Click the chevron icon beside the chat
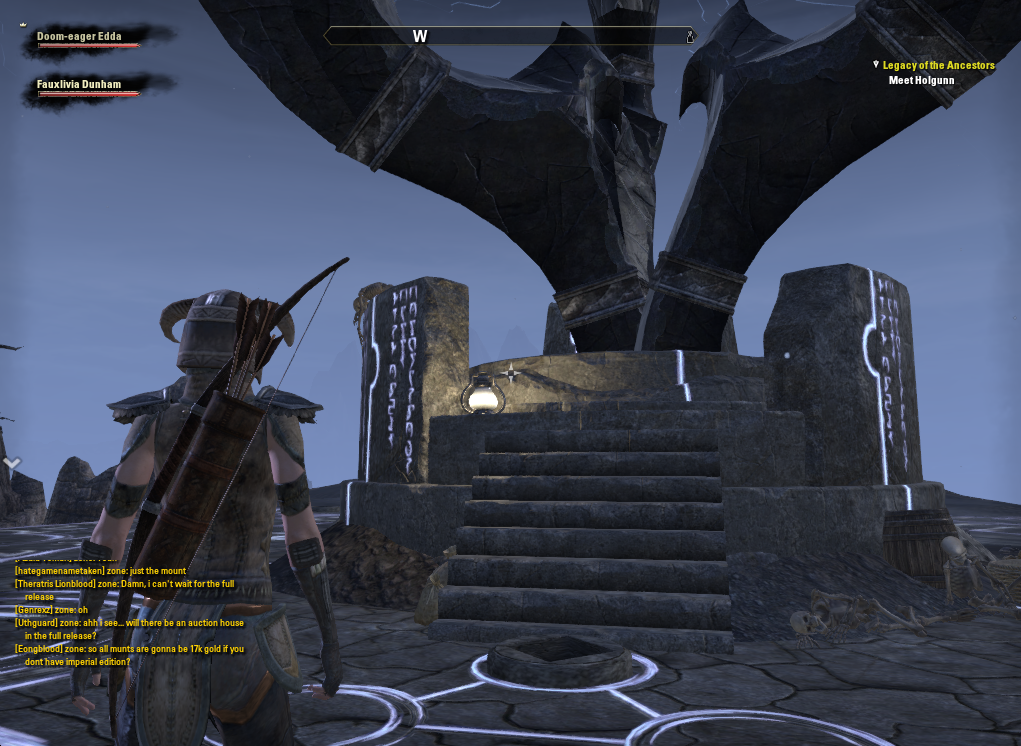The width and height of the screenshot is (1021, 746). coord(12,463)
